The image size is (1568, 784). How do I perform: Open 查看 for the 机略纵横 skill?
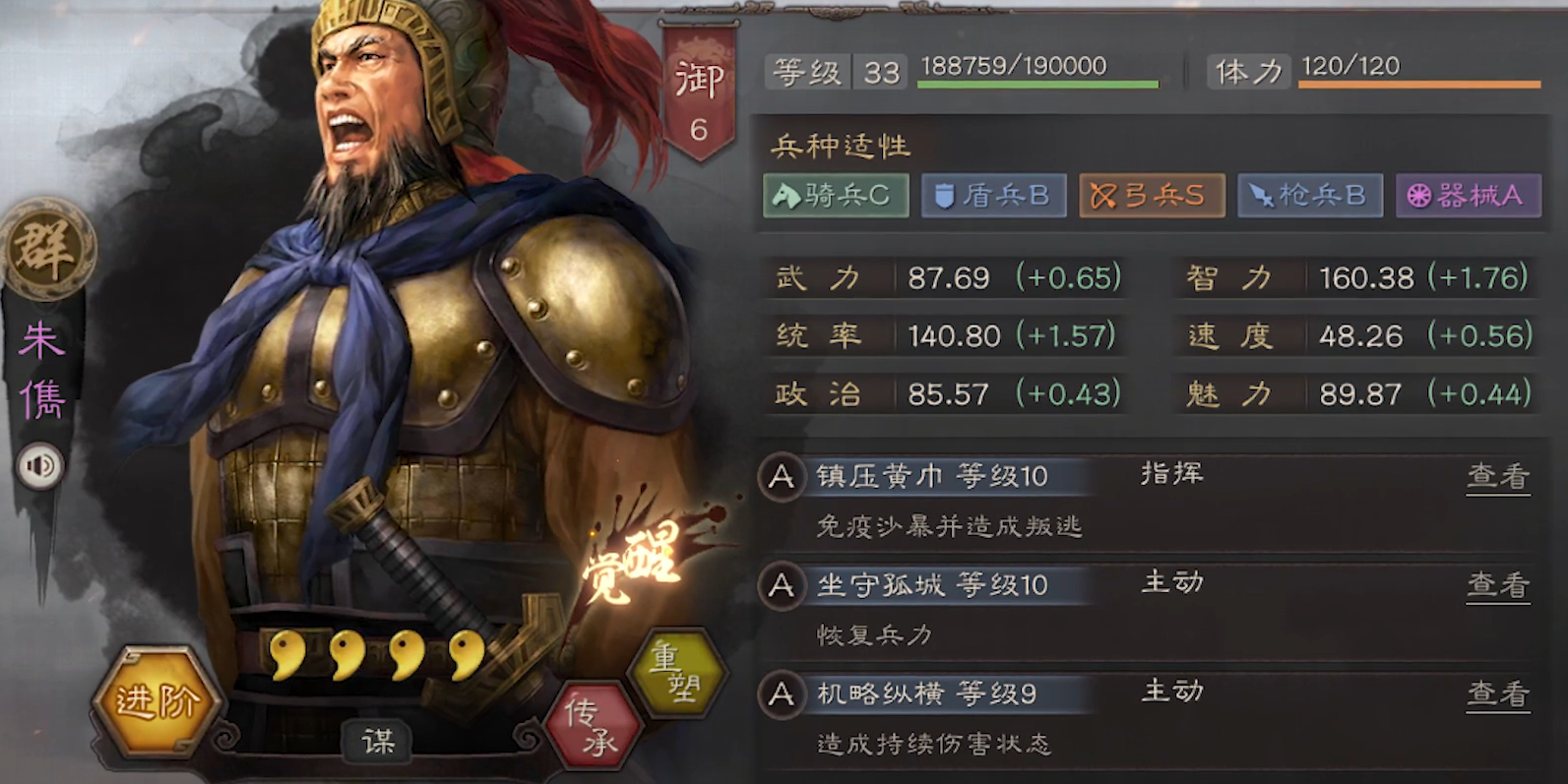pyautogui.click(x=1497, y=694)
